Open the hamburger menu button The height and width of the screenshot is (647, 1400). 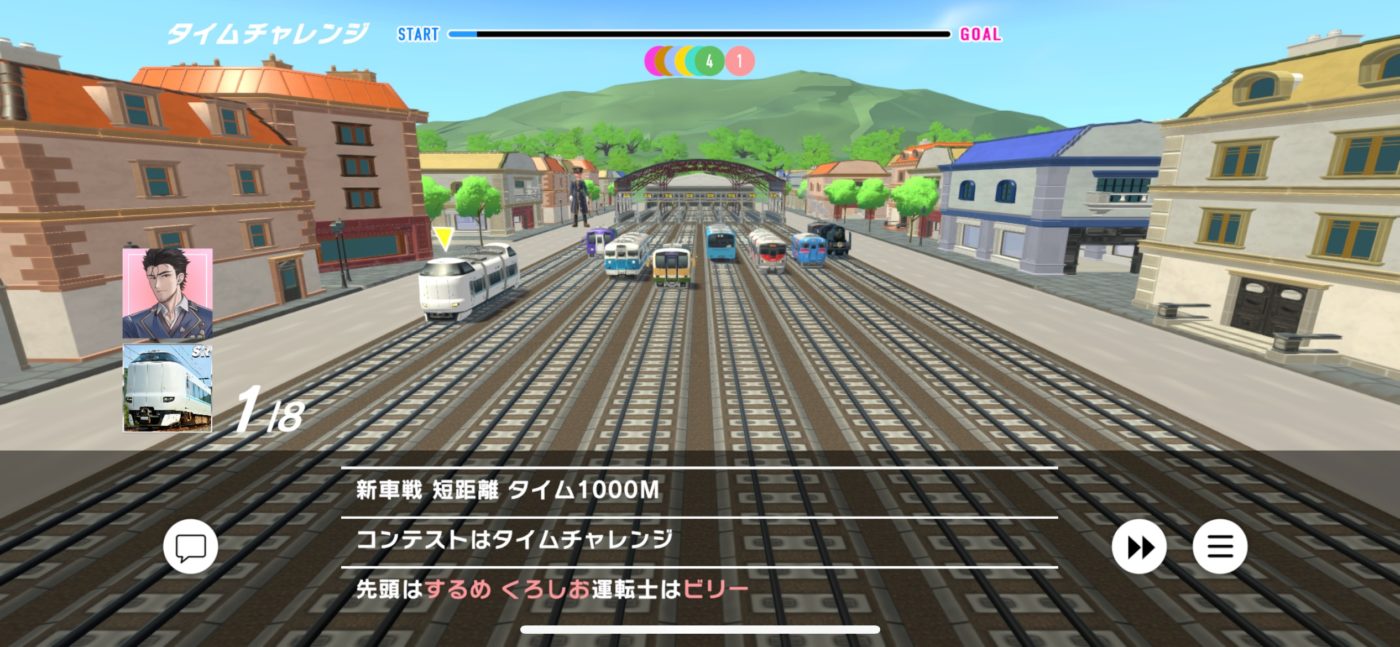point(1220,547)
